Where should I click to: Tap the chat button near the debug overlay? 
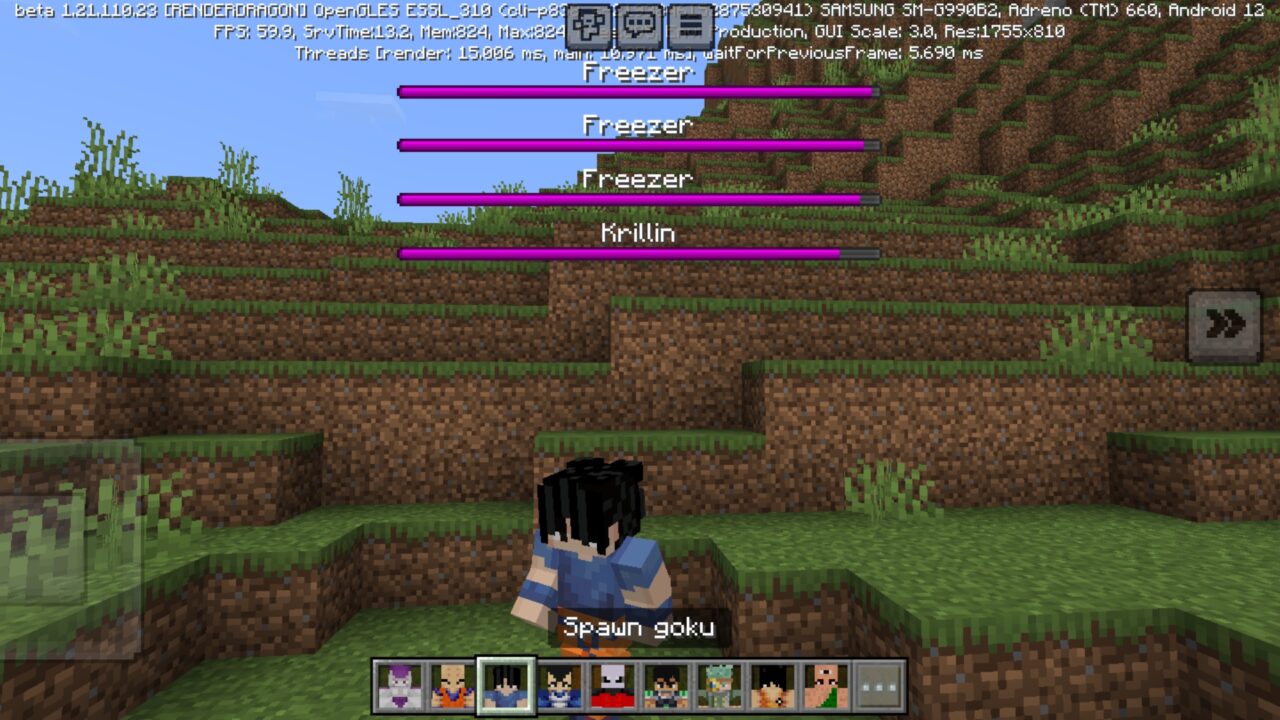click(640, 24)
